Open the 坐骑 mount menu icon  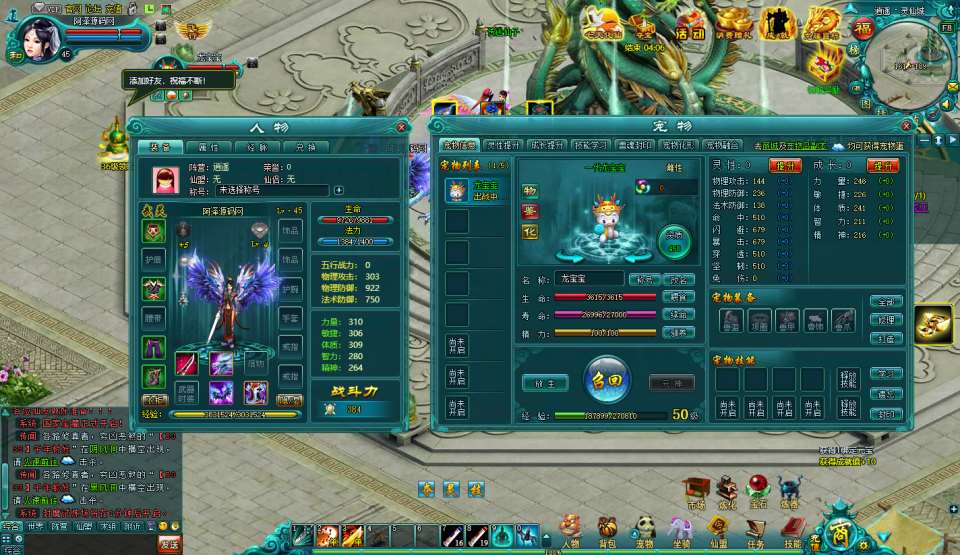coord(681,529)
